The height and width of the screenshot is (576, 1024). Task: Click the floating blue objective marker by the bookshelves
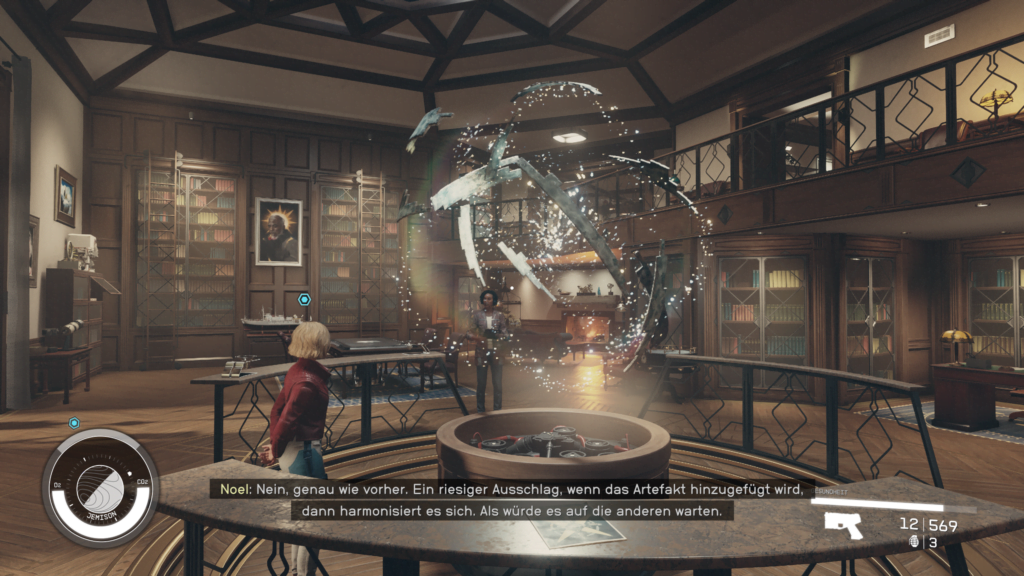tap(304, 299)
